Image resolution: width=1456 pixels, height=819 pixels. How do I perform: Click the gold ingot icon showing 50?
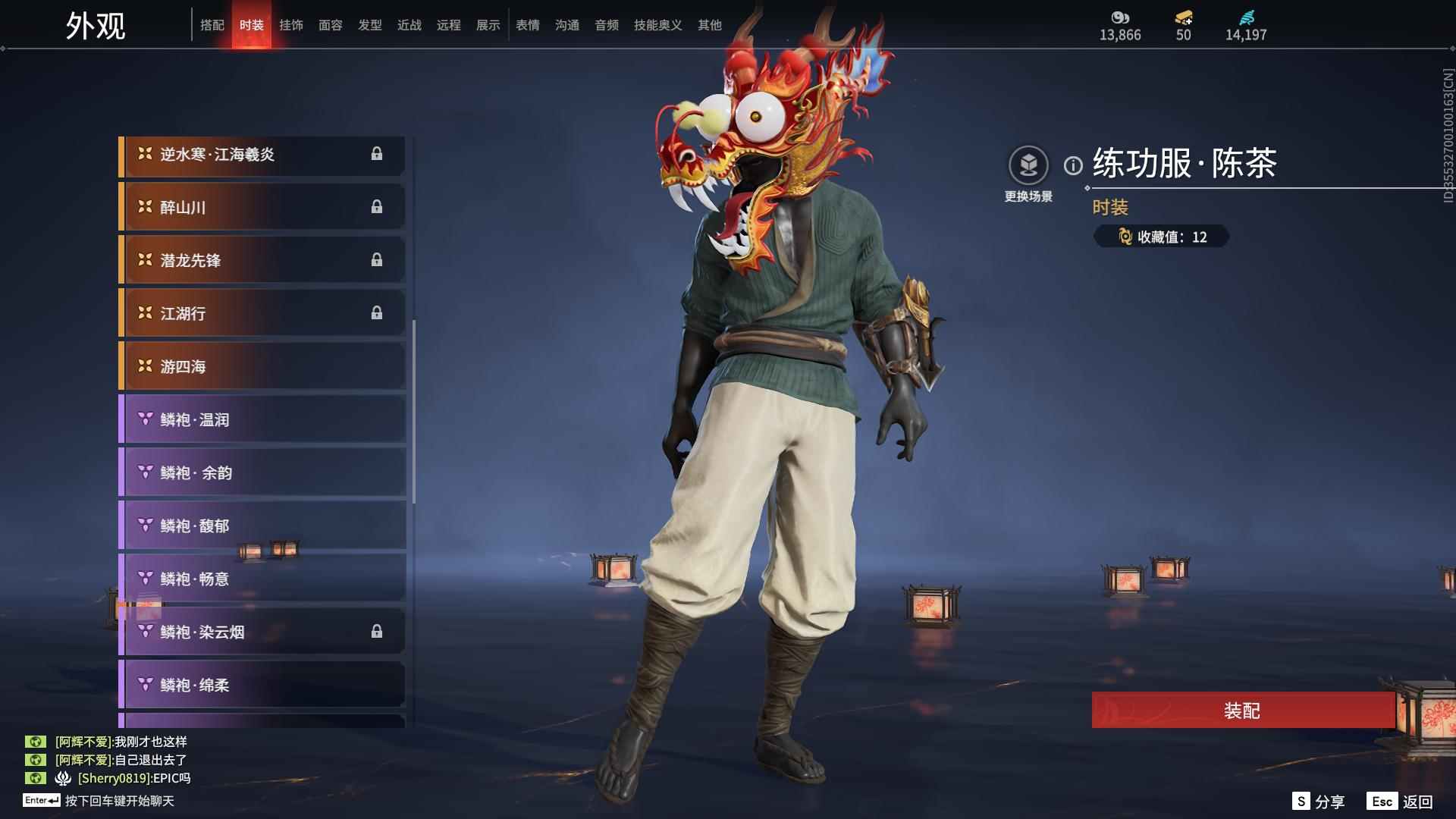tap(1183, 18)
